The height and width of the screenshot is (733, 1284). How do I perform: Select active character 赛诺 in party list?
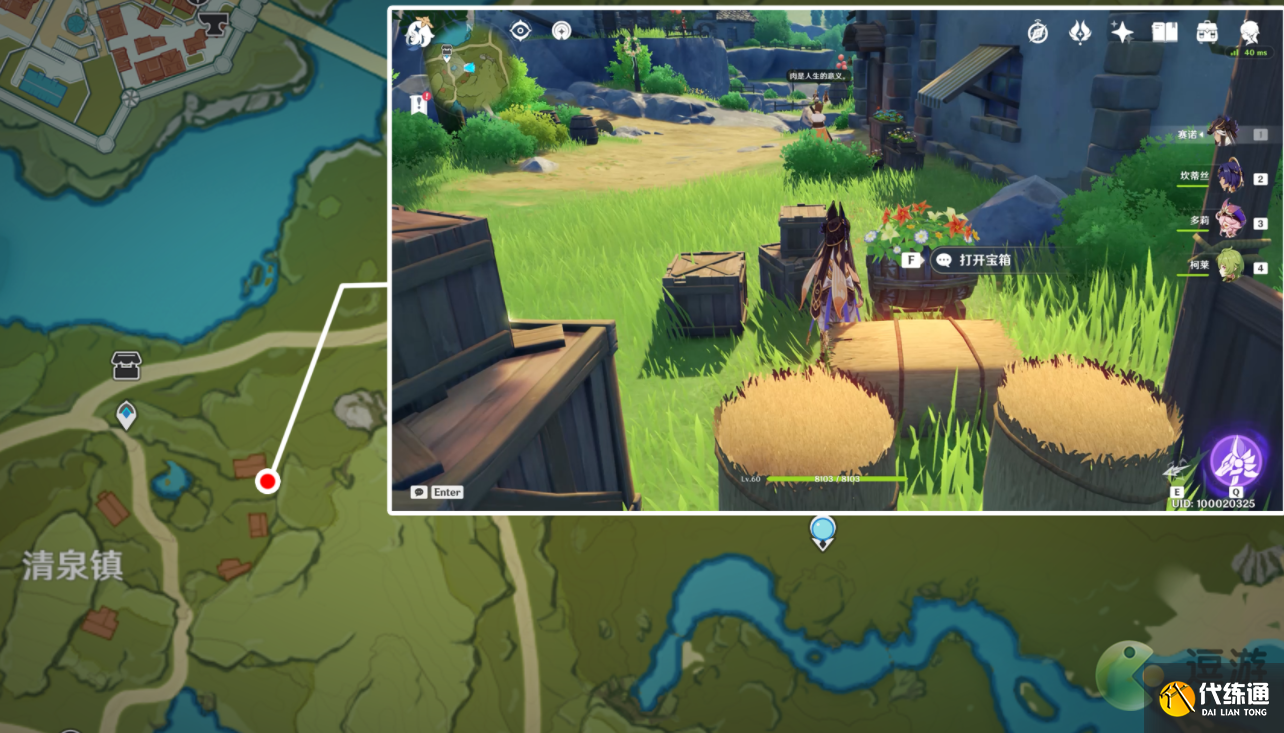[1222, 132]
